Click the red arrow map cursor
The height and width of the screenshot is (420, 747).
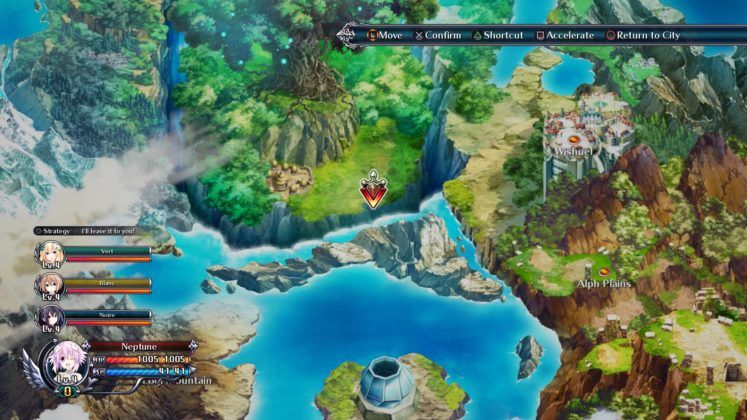[x=375, y=190]
